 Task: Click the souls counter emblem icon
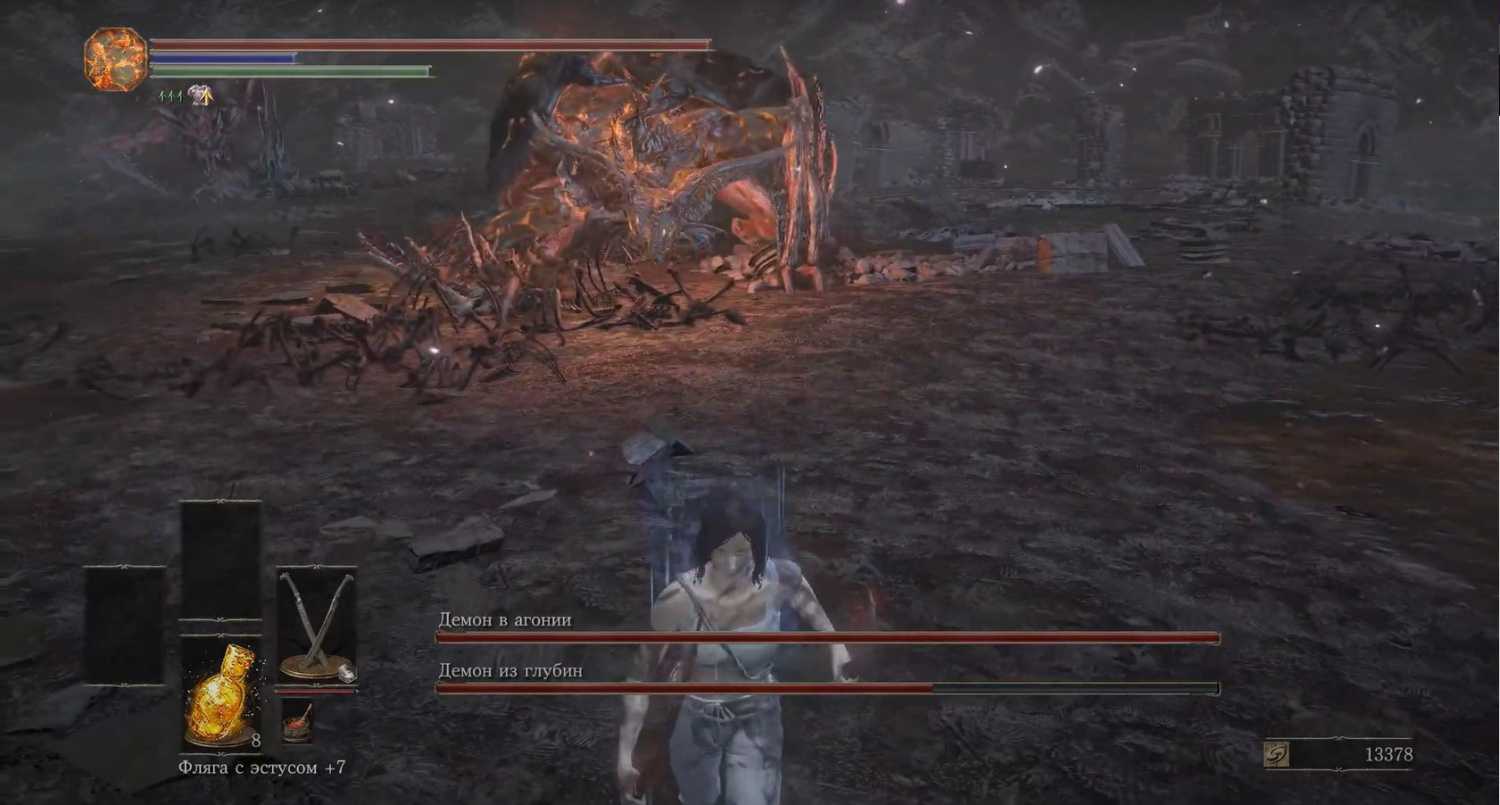1276,754
